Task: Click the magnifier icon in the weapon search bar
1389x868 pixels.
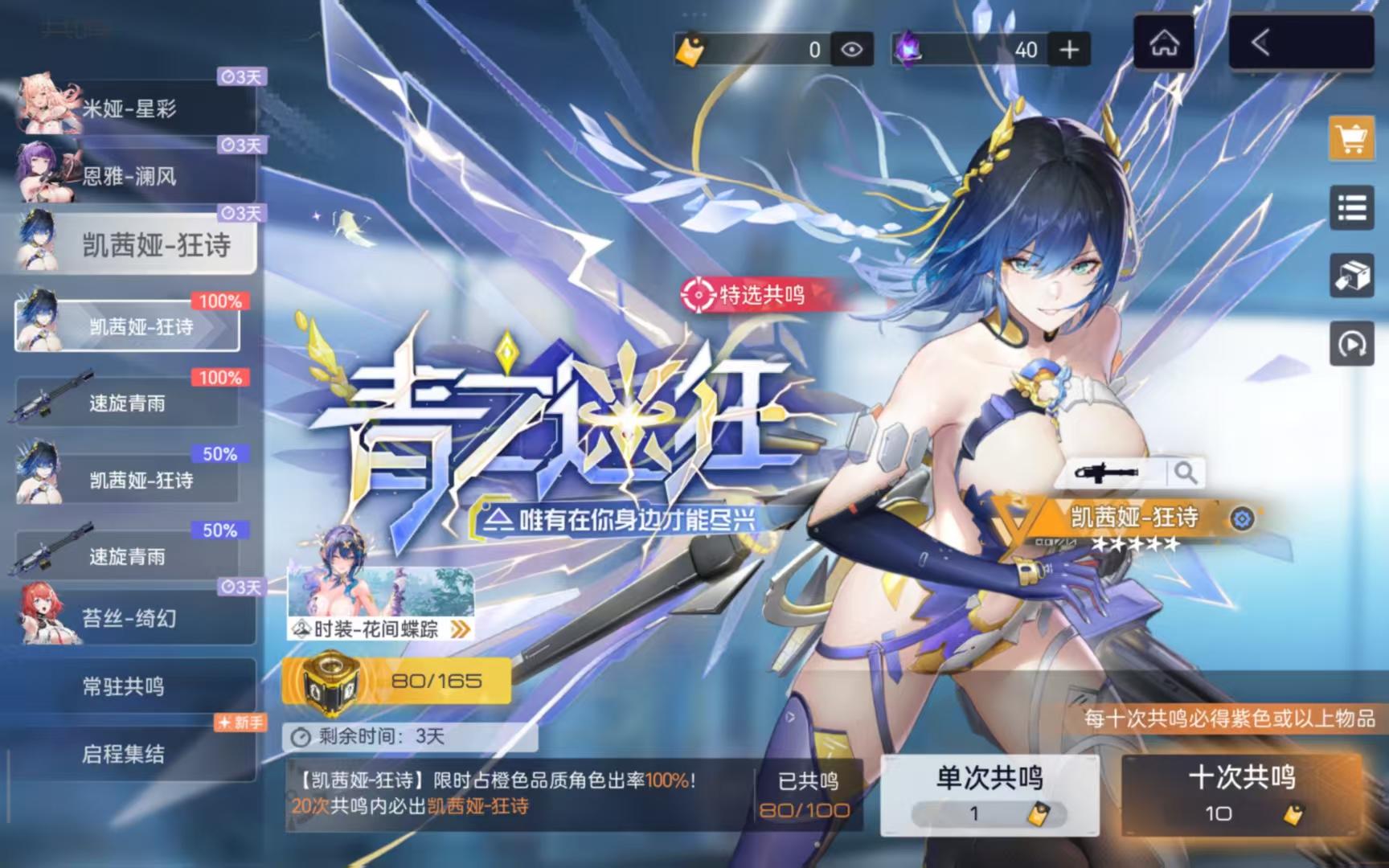Action: pos(1187,474)
